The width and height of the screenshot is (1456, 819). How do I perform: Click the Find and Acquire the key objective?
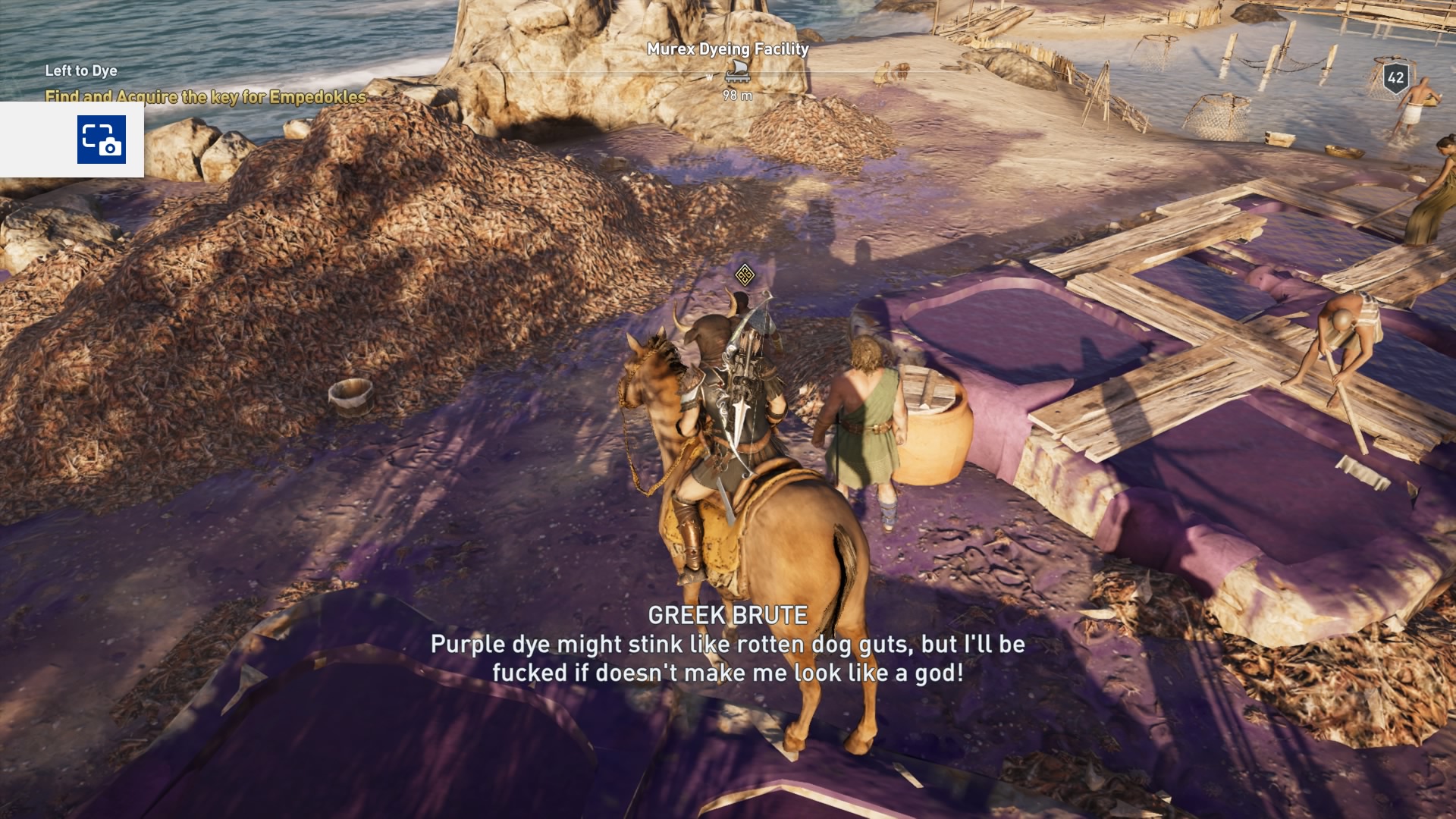pos(205,97)
